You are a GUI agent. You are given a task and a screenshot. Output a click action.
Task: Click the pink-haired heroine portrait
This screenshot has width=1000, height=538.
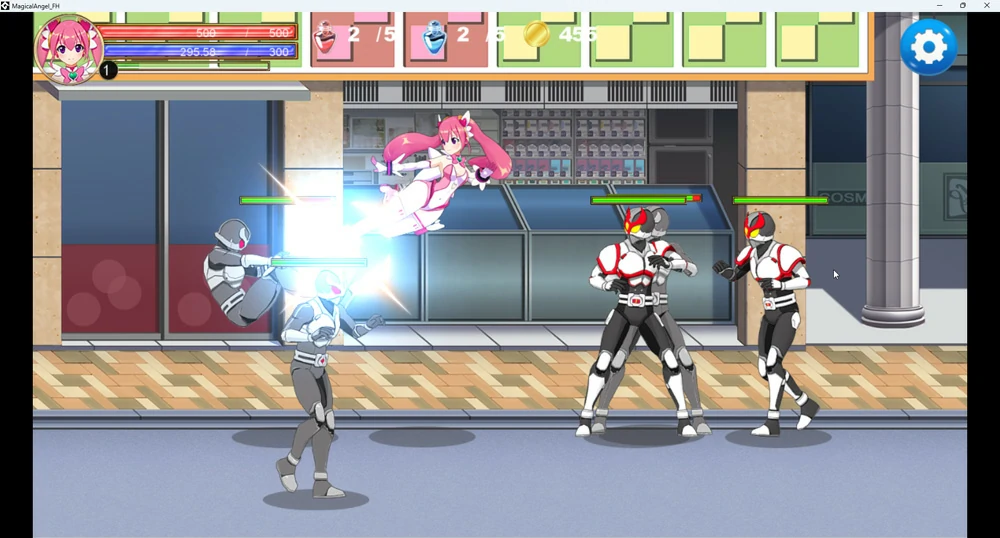coord(68,47)
